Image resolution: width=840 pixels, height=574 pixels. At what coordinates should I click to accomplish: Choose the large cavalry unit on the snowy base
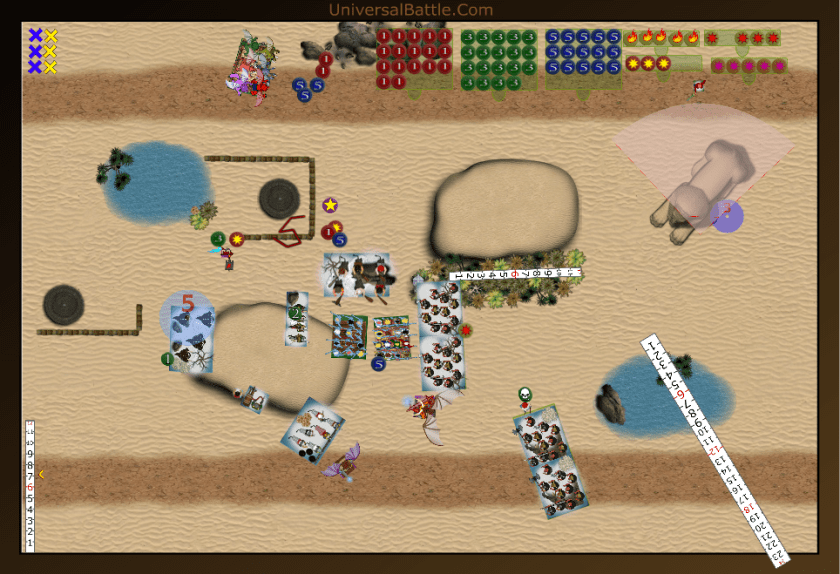[x=357, y=275]
